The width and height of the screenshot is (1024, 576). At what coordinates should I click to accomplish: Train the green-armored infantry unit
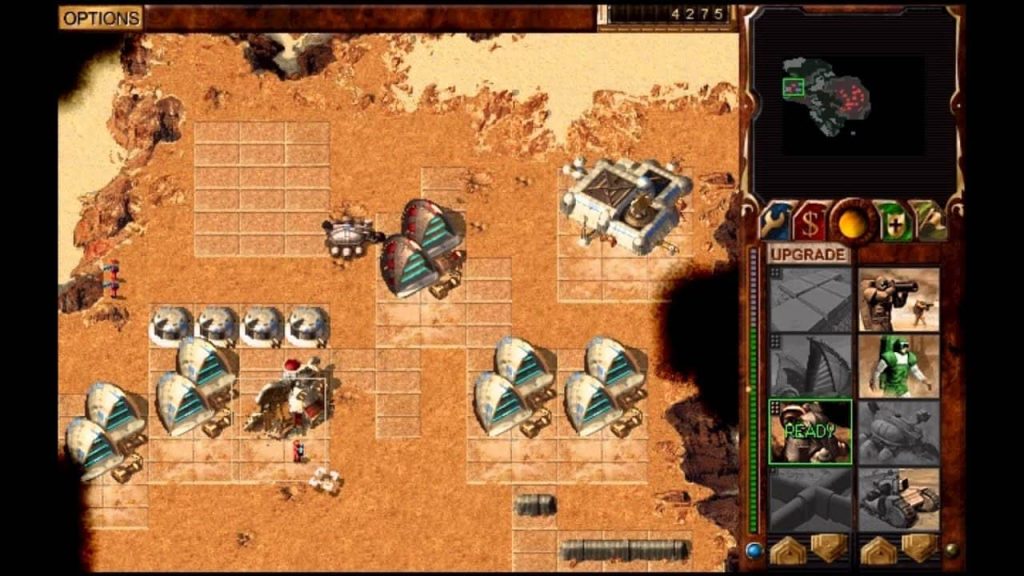[x=898, y=365]
